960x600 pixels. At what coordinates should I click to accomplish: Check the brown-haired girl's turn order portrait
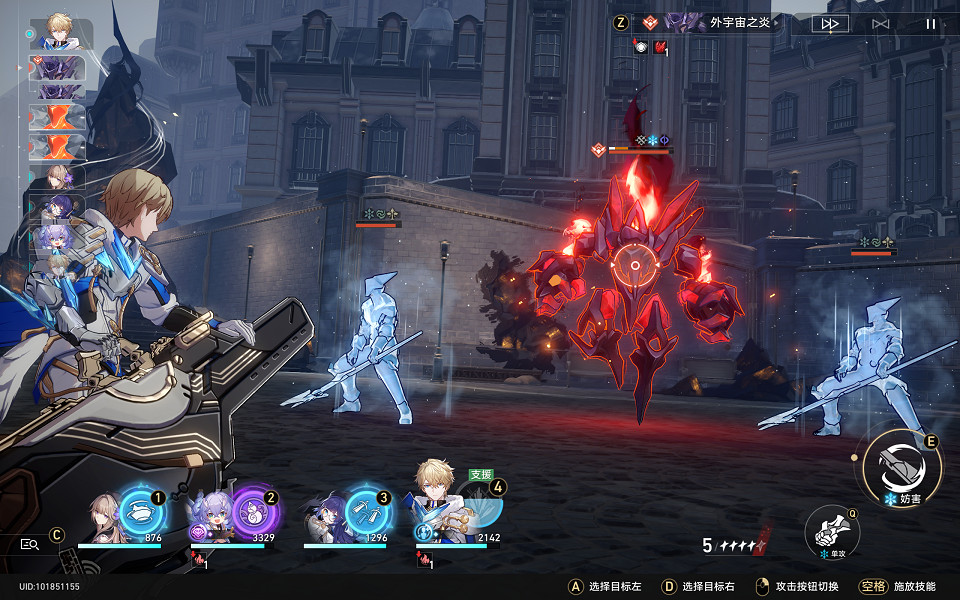pos(58,177)
